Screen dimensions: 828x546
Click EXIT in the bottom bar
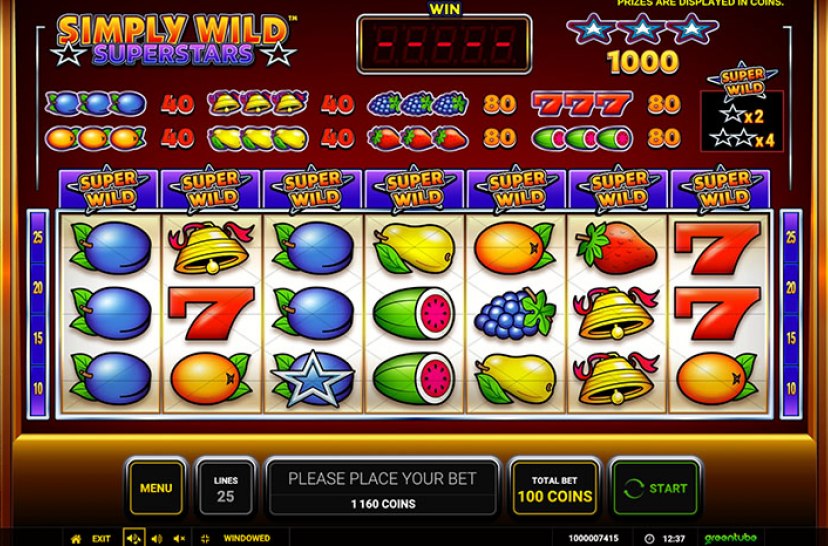(x=103, y=538)
